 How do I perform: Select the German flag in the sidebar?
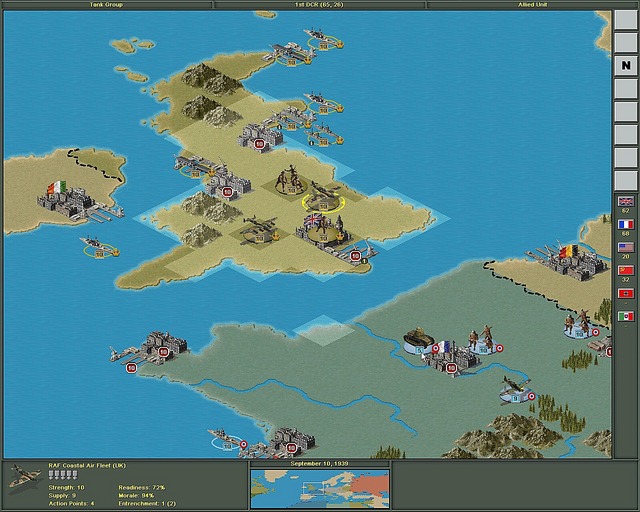click(x=626, y=293)
